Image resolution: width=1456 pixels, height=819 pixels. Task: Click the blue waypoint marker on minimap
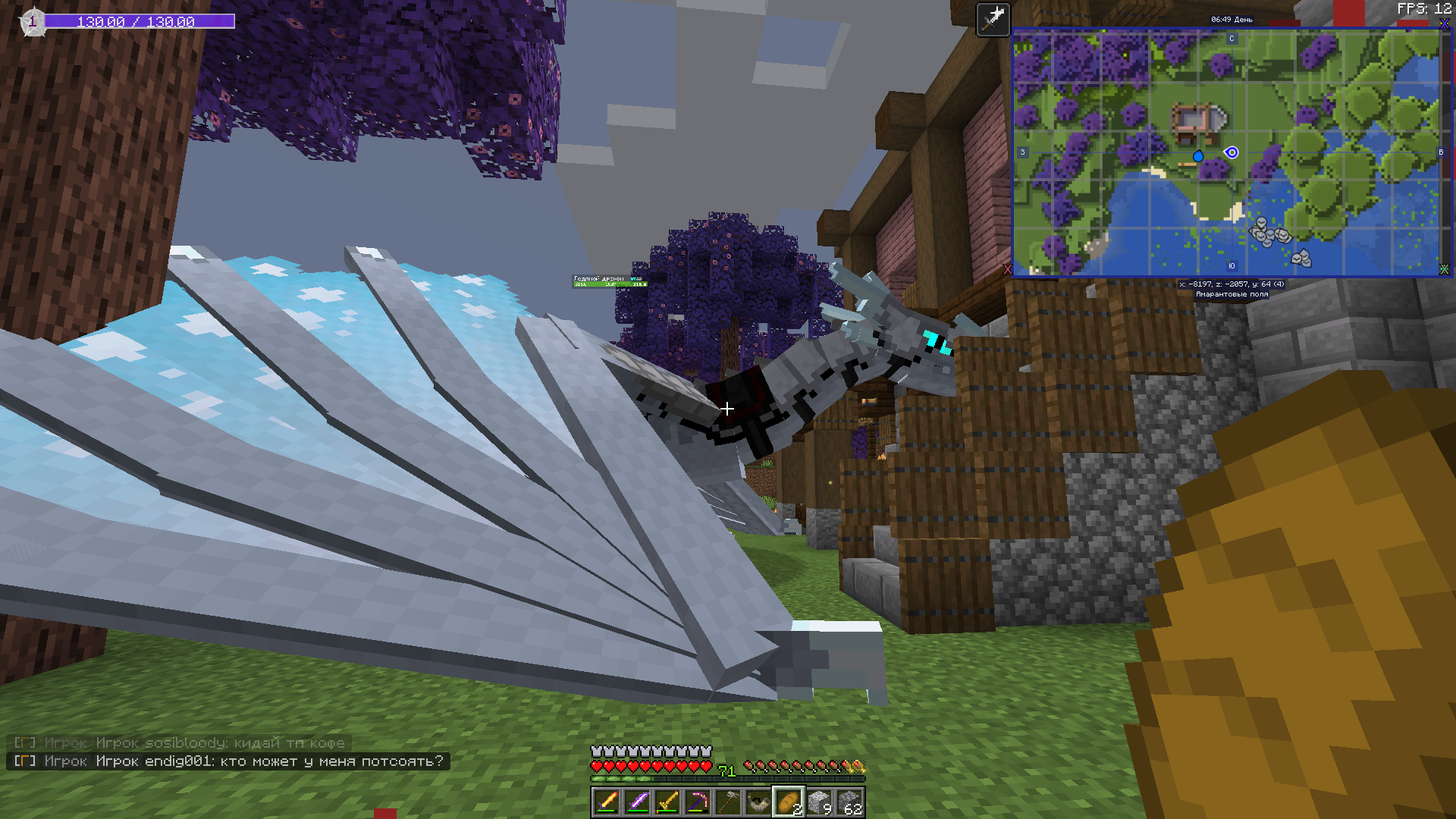(1198, 156)
